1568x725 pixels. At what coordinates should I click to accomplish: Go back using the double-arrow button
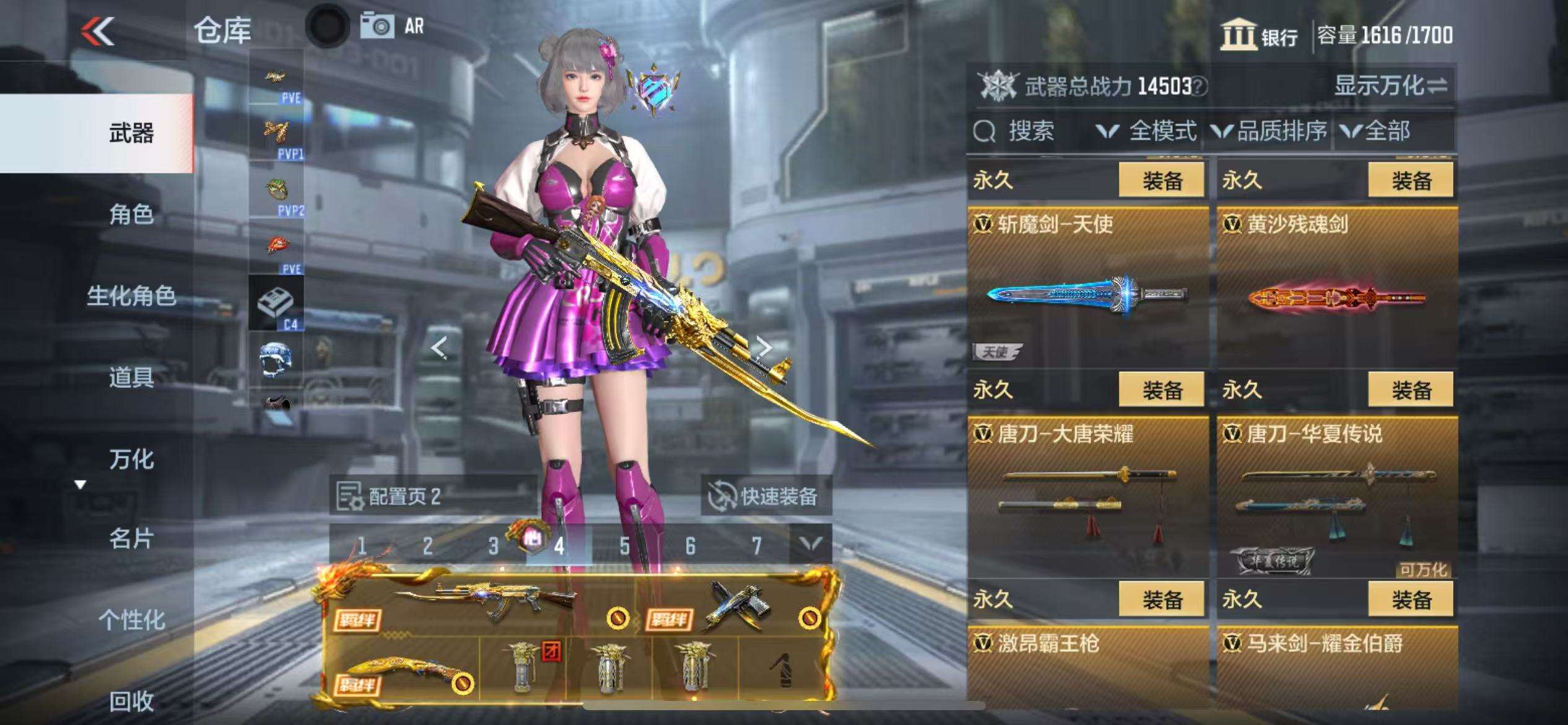[98, 31]
